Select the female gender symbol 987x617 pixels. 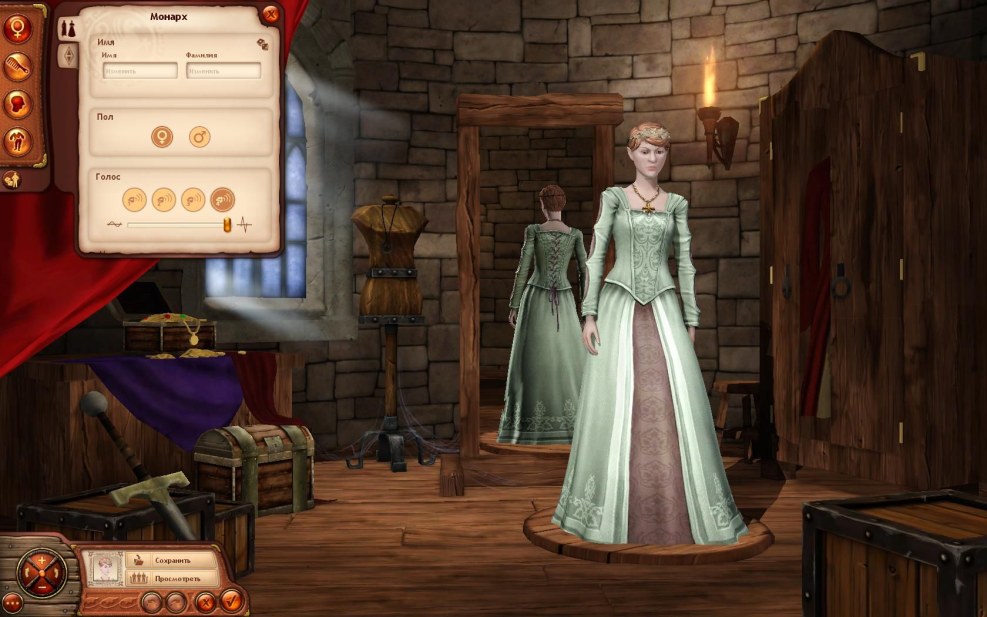coord(161,136)
